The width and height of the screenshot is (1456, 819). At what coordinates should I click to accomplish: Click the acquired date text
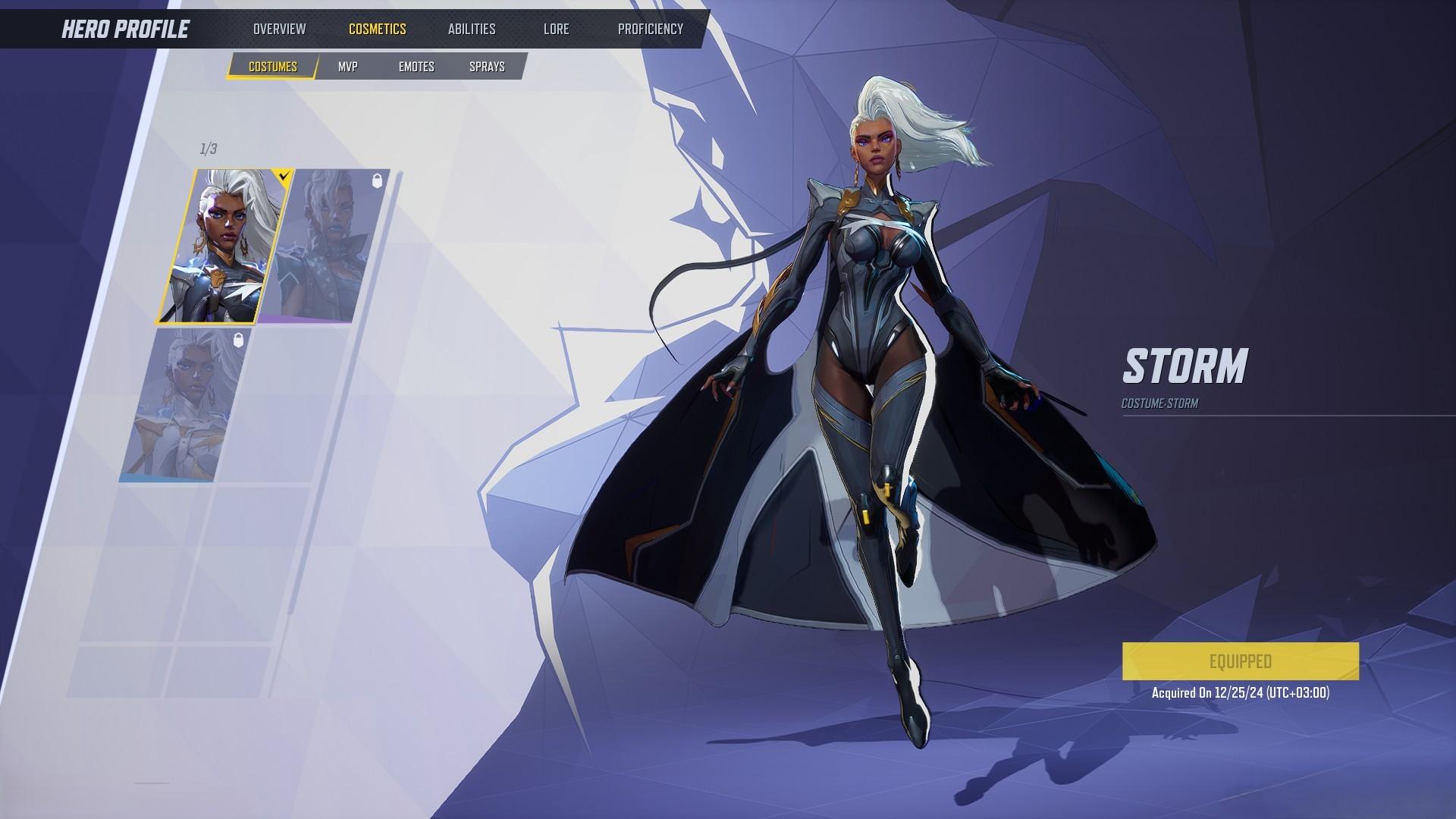tap(1242, 692)
